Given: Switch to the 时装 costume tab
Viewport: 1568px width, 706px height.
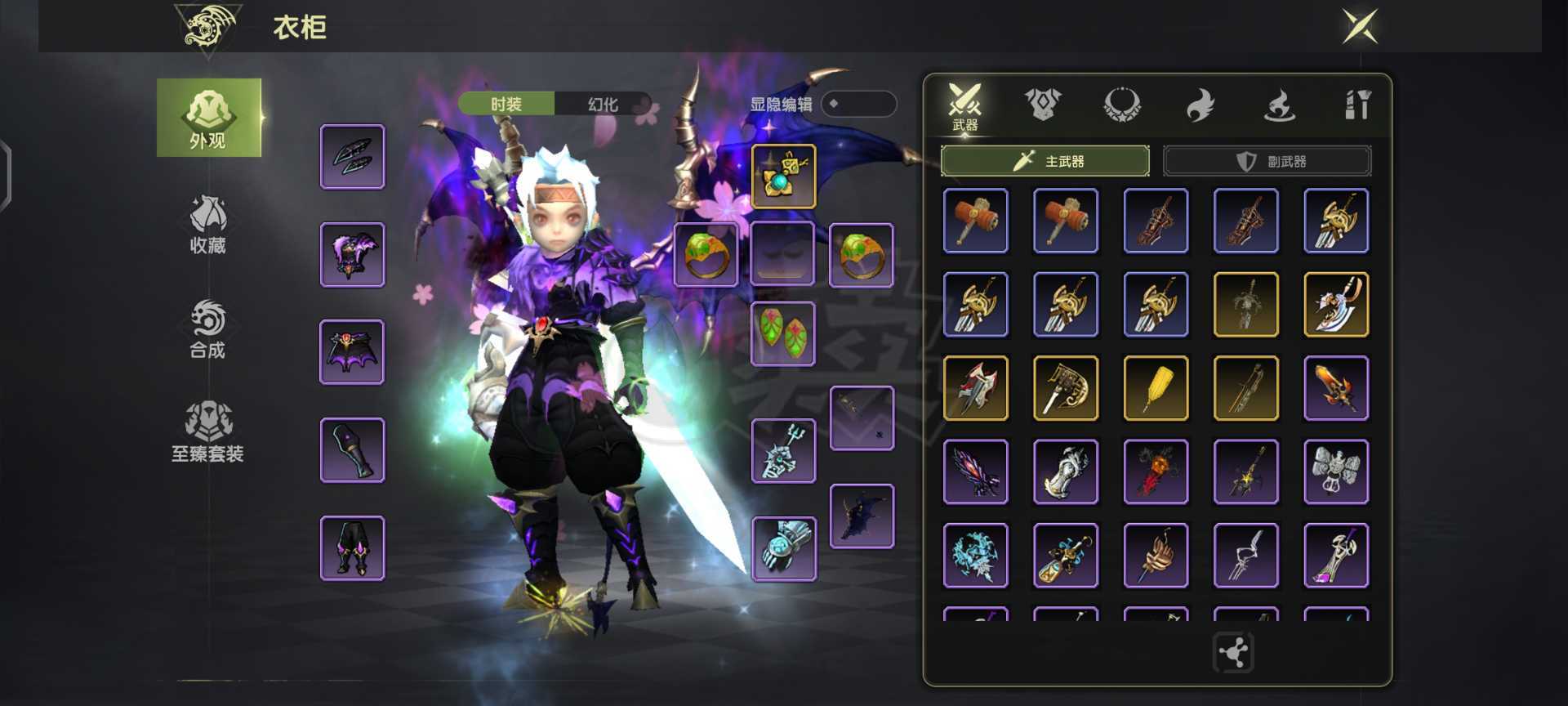Looking at the screenshot, I should 506,105.
